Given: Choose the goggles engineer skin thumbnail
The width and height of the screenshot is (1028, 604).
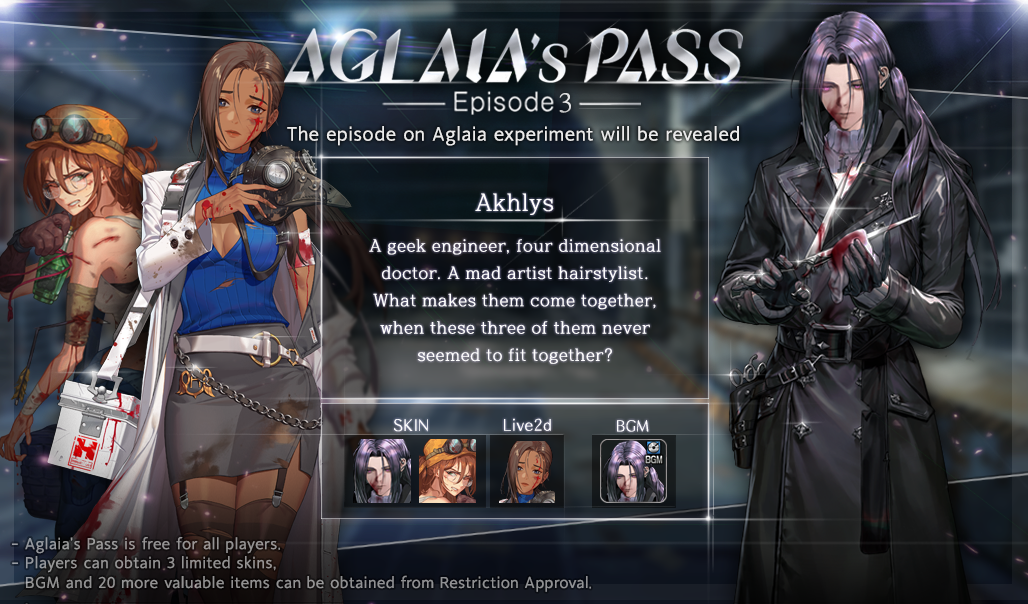Looking at the screenshot, I should coord(448,471).
